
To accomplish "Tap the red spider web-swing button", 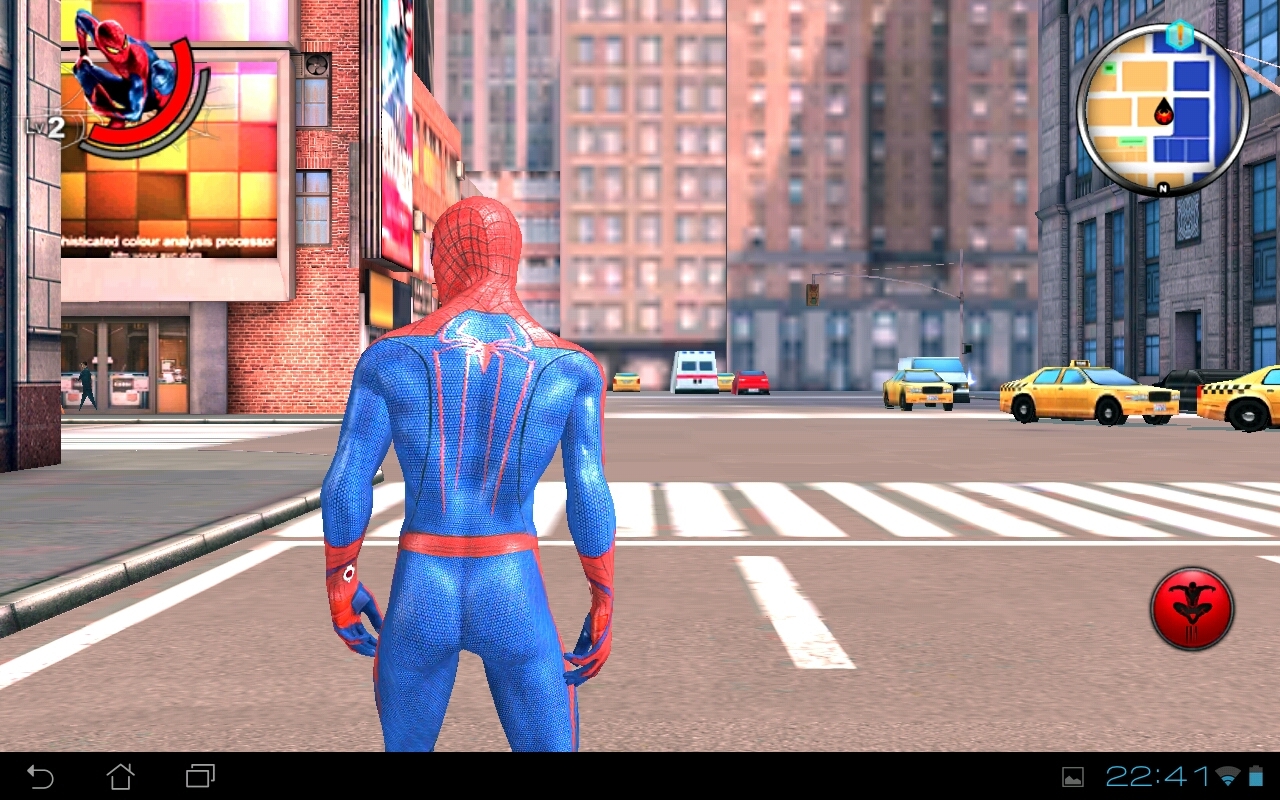I will point(1193,607).
